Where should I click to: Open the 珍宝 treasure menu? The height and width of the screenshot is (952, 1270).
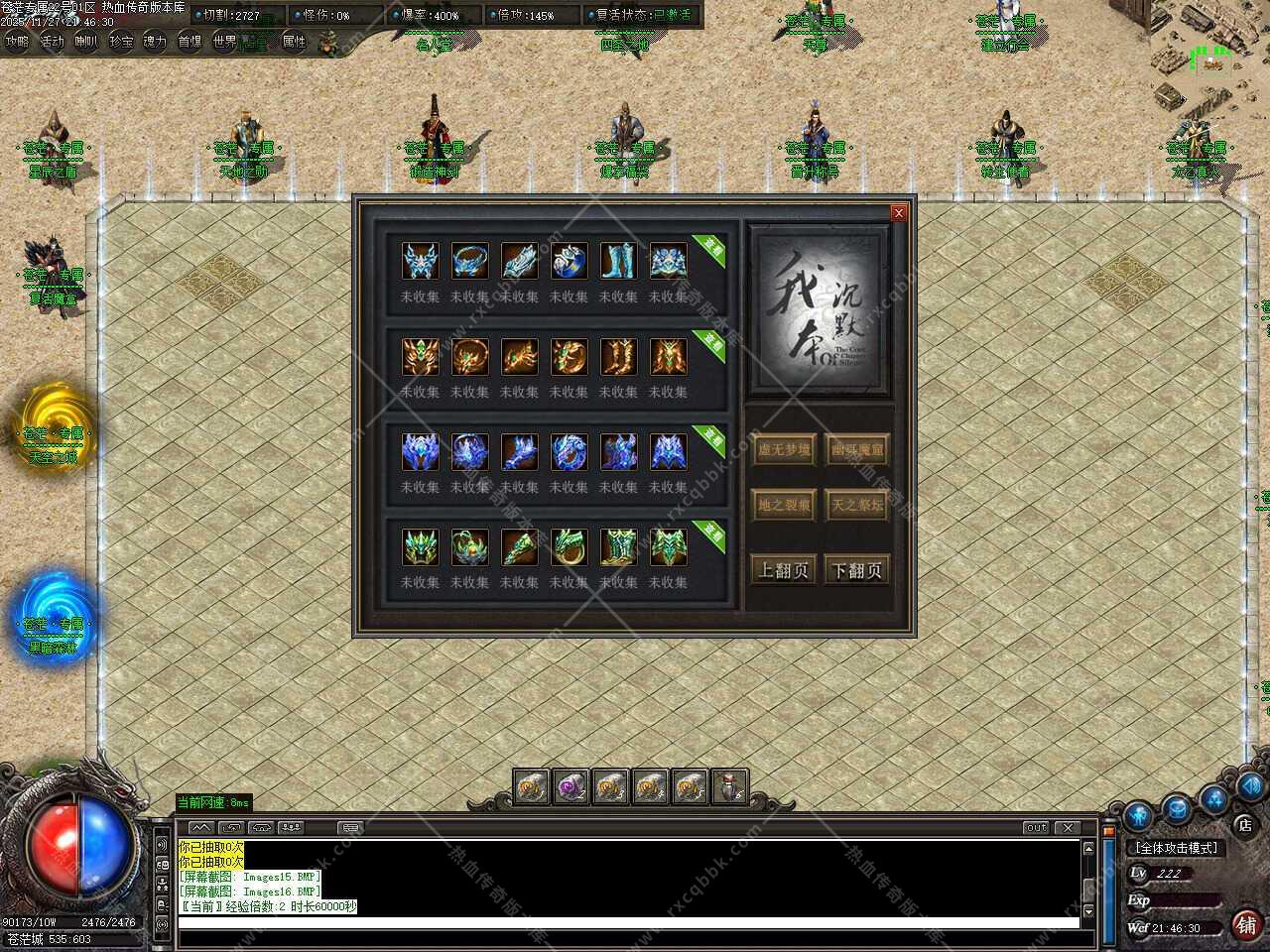tap(121, 42)
